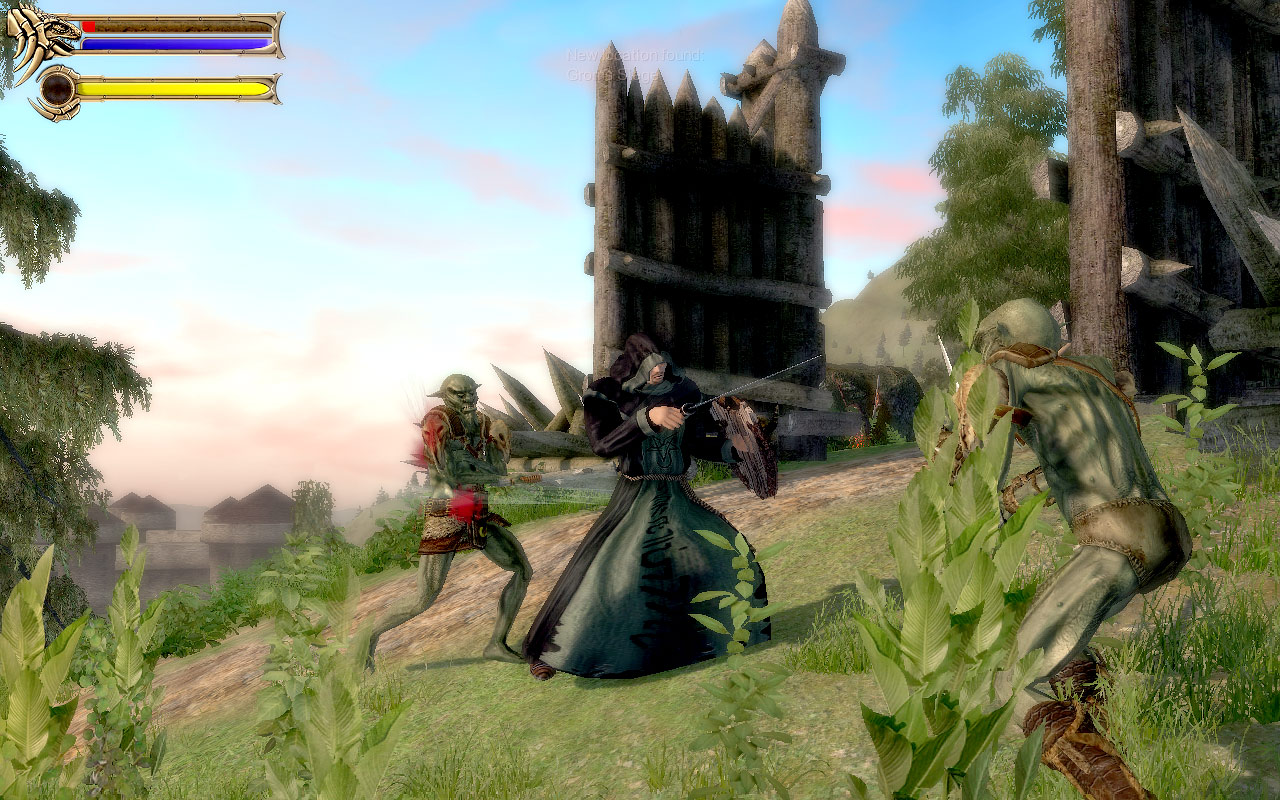Click the 'Grom's Siege' location name text
The height and width of the screenshot is (800, 1280).
(x=613, y=74)
